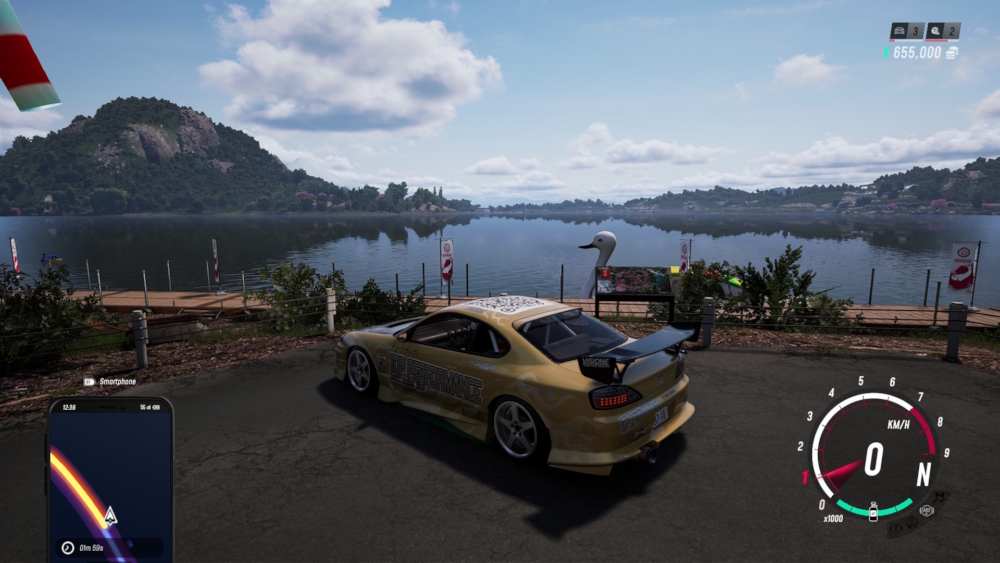Select the player arrow marker on the minimap

[x=110, y=516]
